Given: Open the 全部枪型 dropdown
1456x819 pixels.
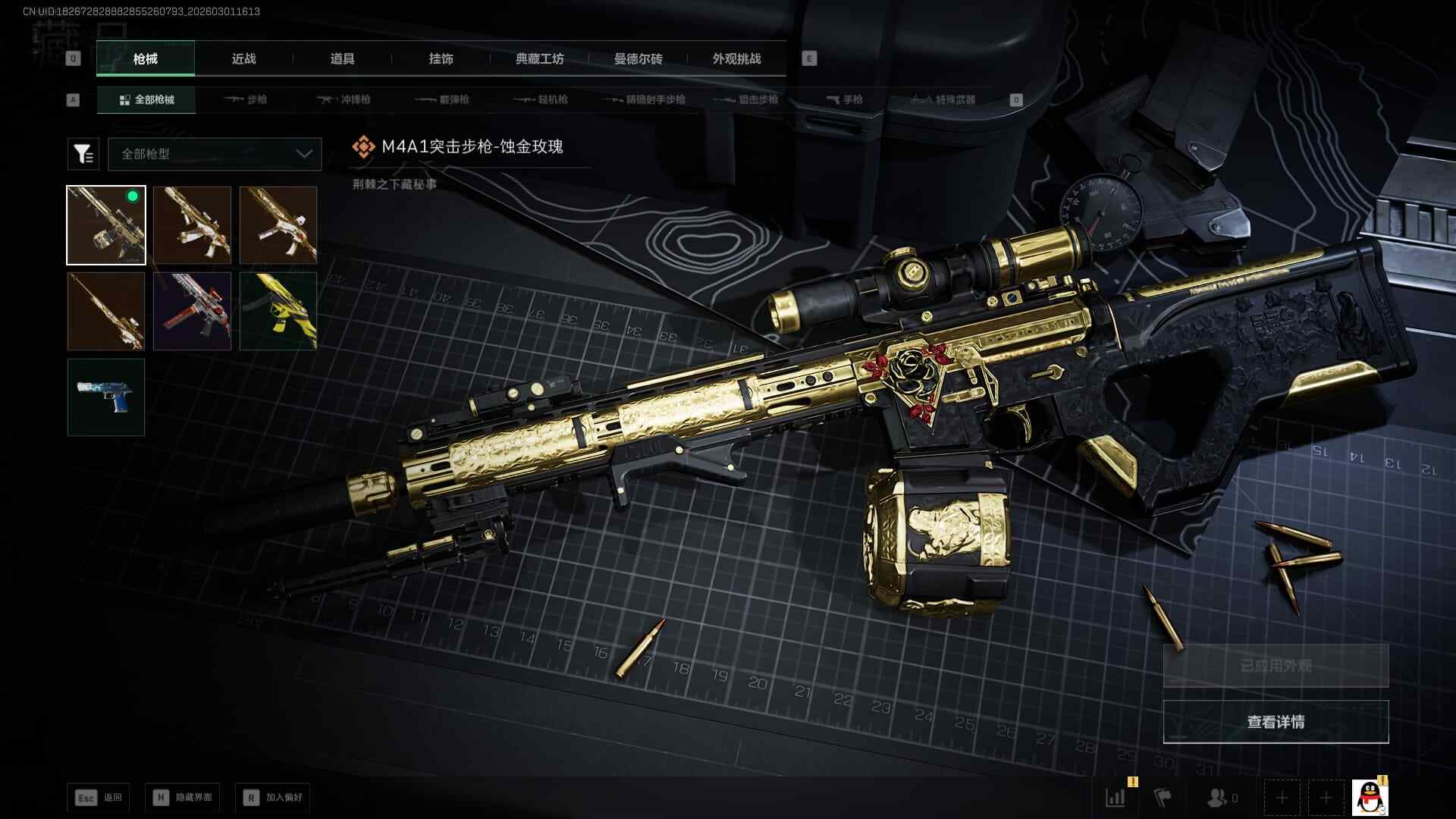Looking at the screenshot, I should point(215,154).
